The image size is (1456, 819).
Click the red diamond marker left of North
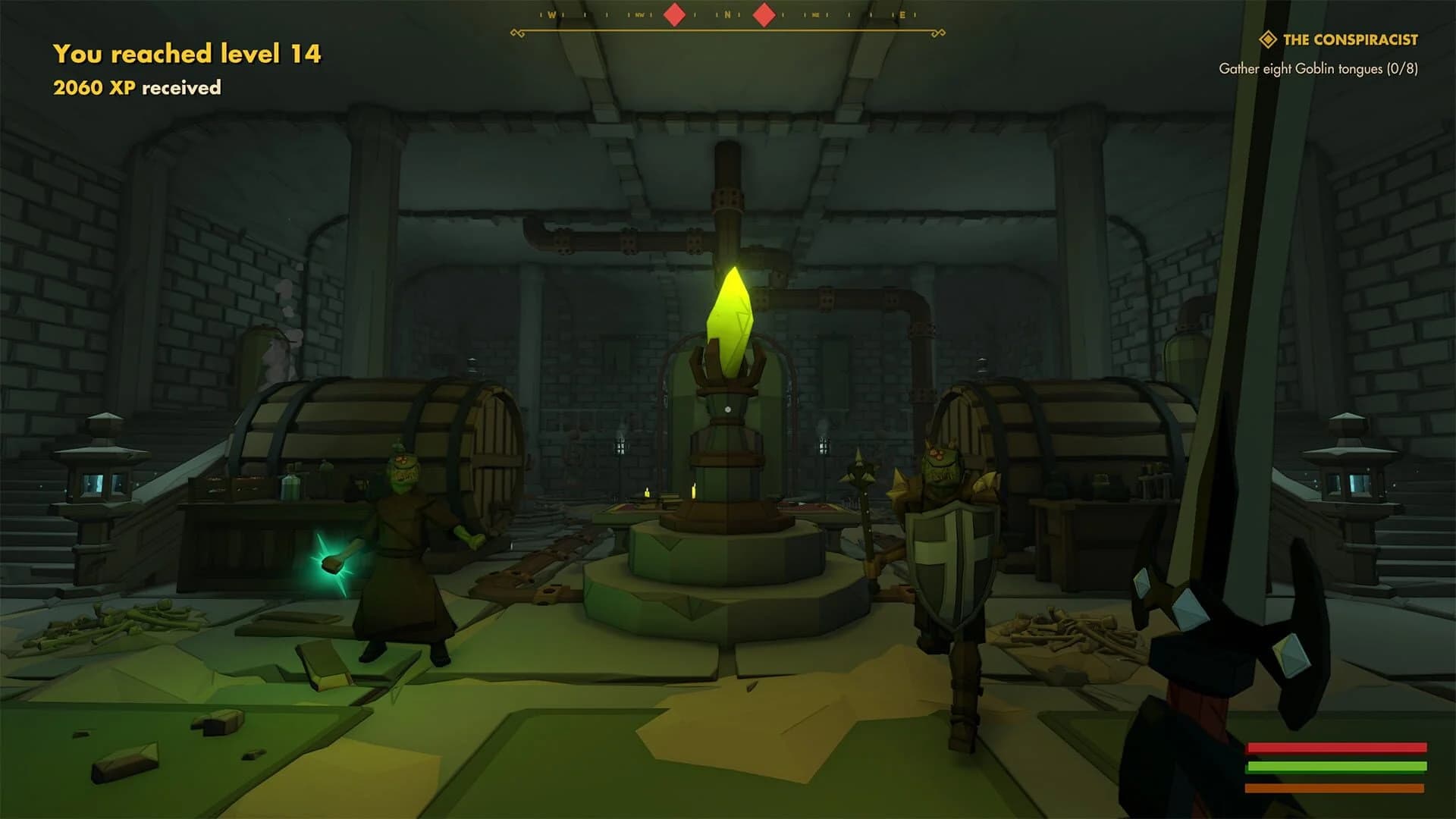(x=674, y=14)
